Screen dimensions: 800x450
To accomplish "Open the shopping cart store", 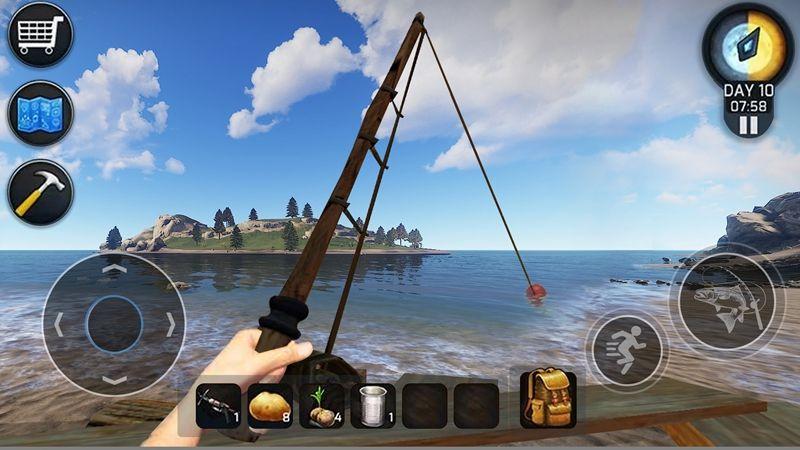I will point(40,35).
